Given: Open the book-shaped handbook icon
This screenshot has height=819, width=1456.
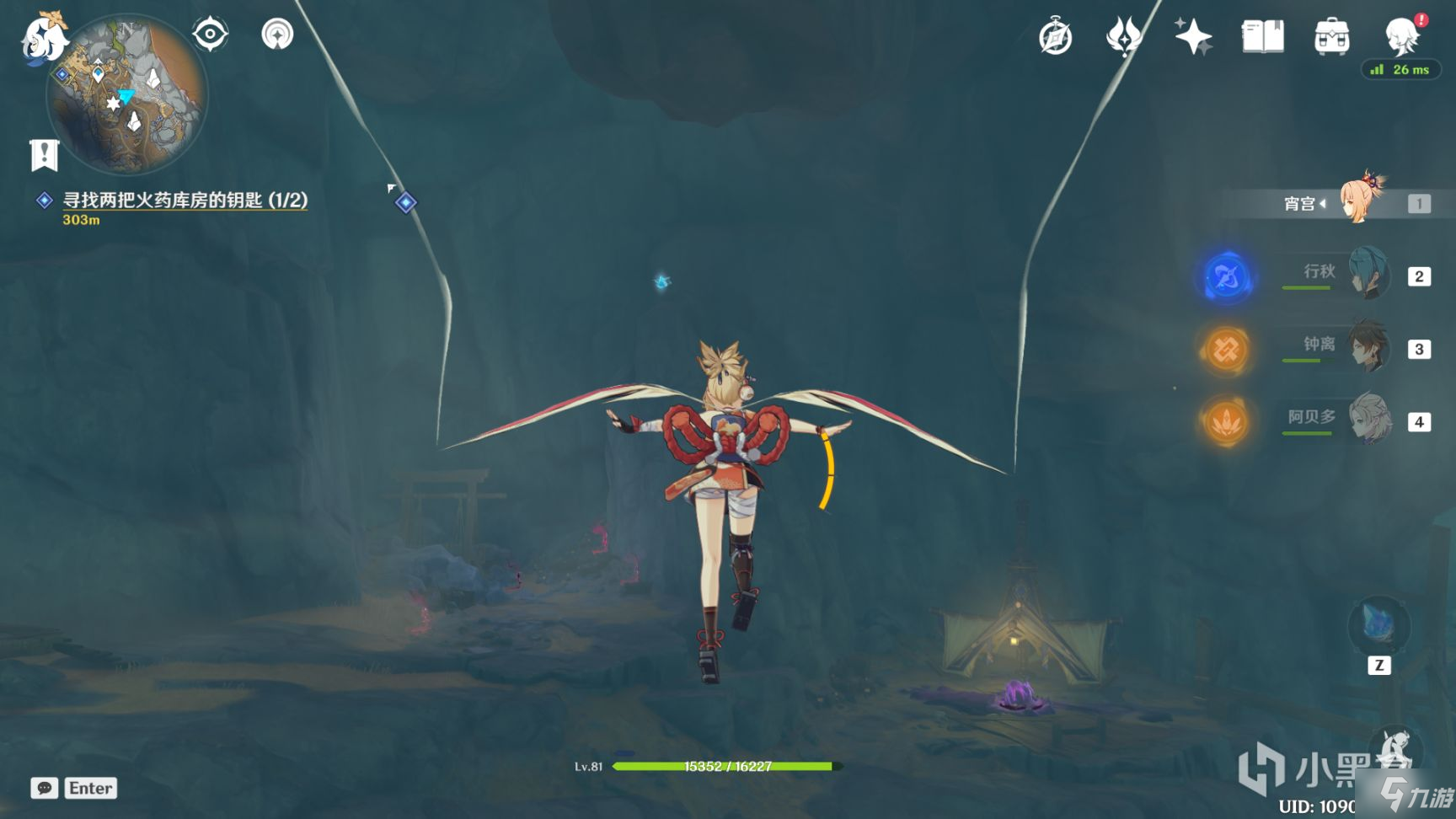Looking at the screenshot, I should (x=1262, y=37).
